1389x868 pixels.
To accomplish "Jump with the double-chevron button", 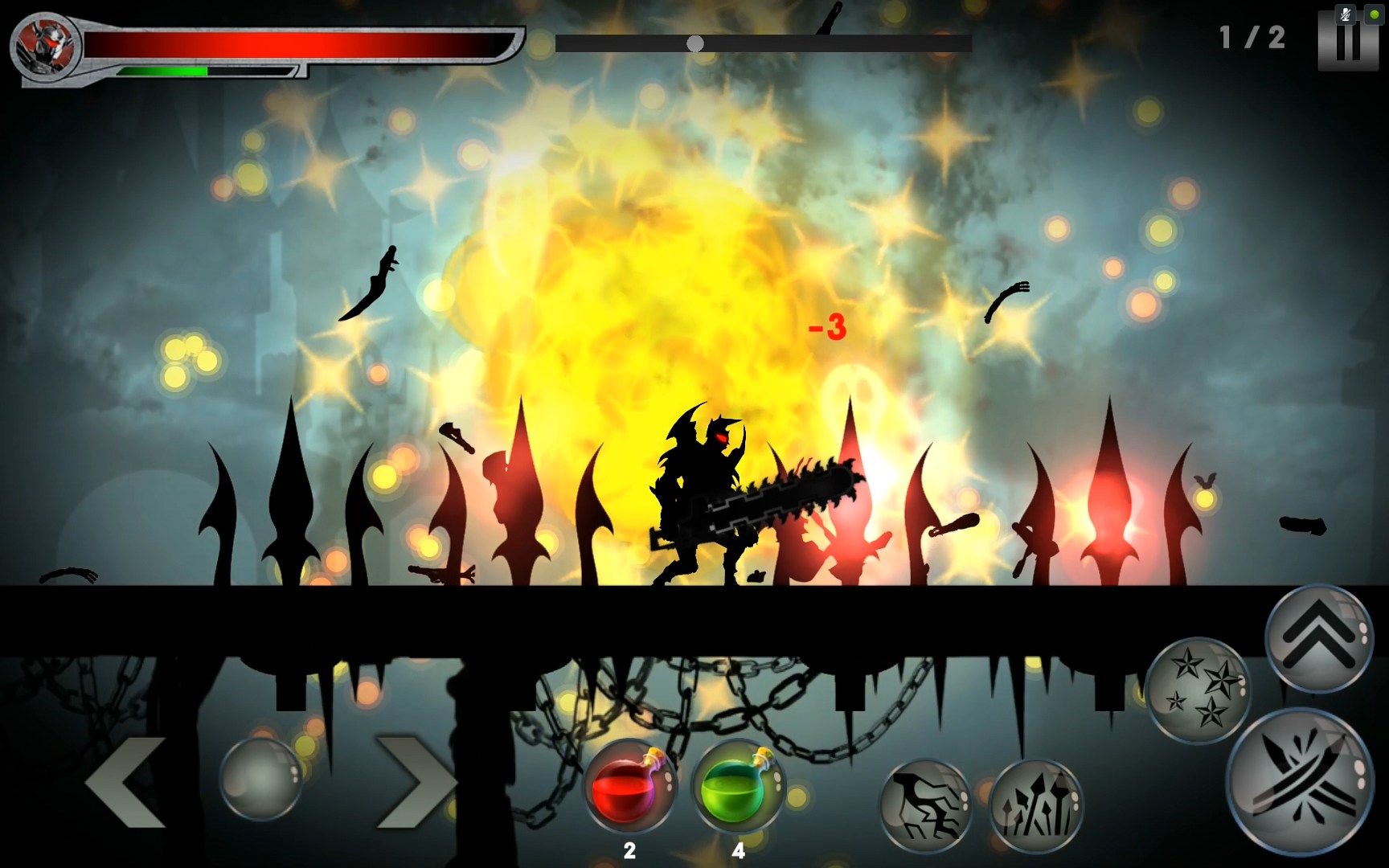I will (1319, 637).
